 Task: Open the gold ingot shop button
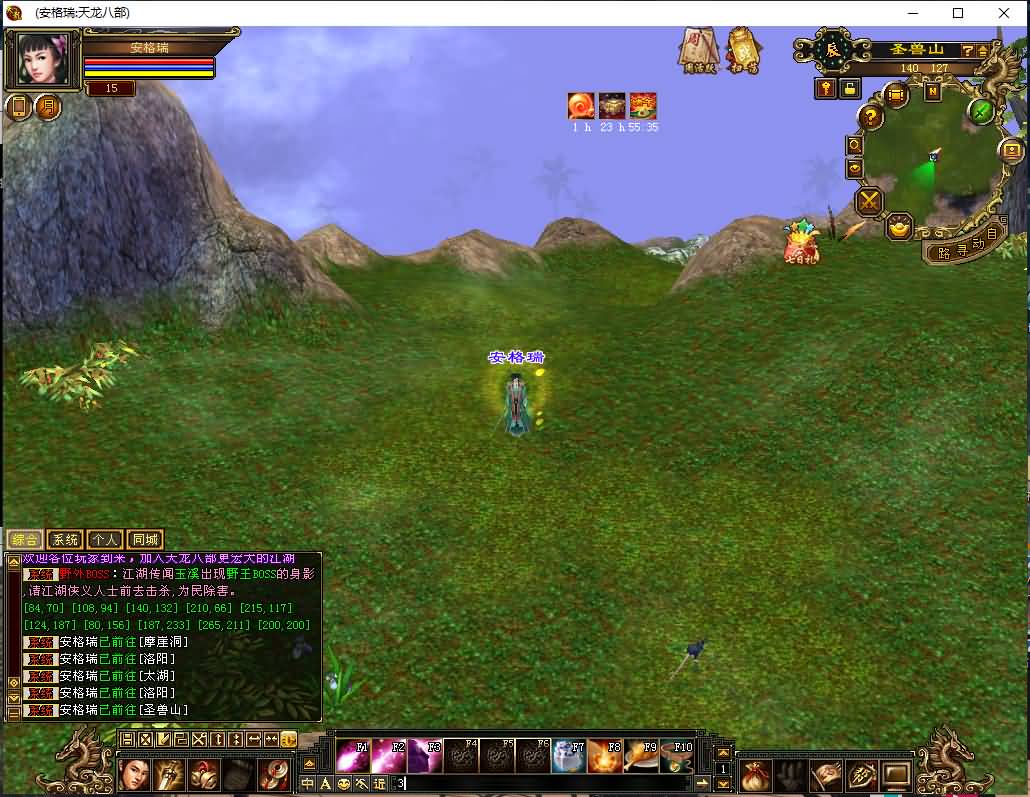tap(900, 227)
